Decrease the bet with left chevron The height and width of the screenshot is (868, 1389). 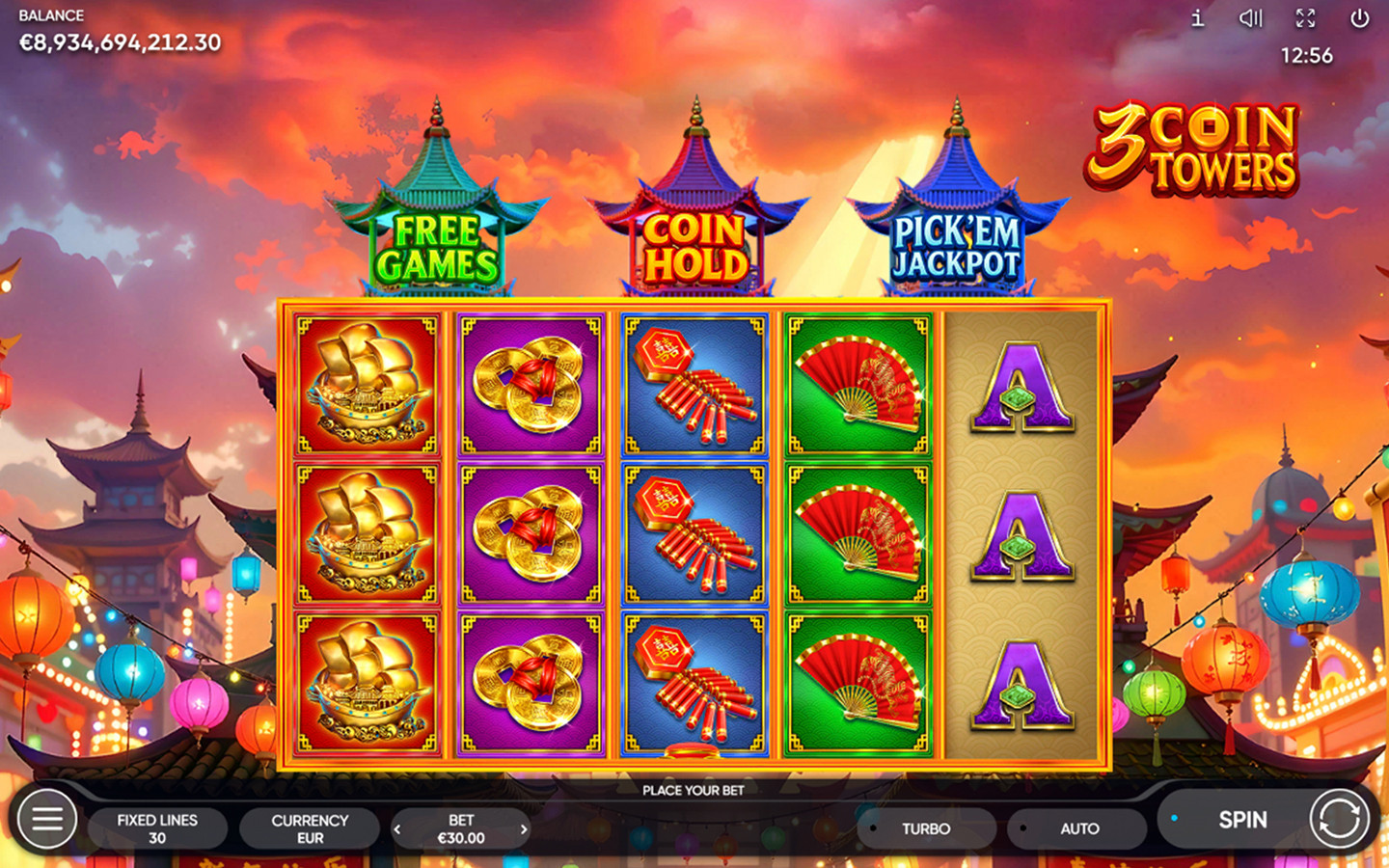(x=397, y=827)
